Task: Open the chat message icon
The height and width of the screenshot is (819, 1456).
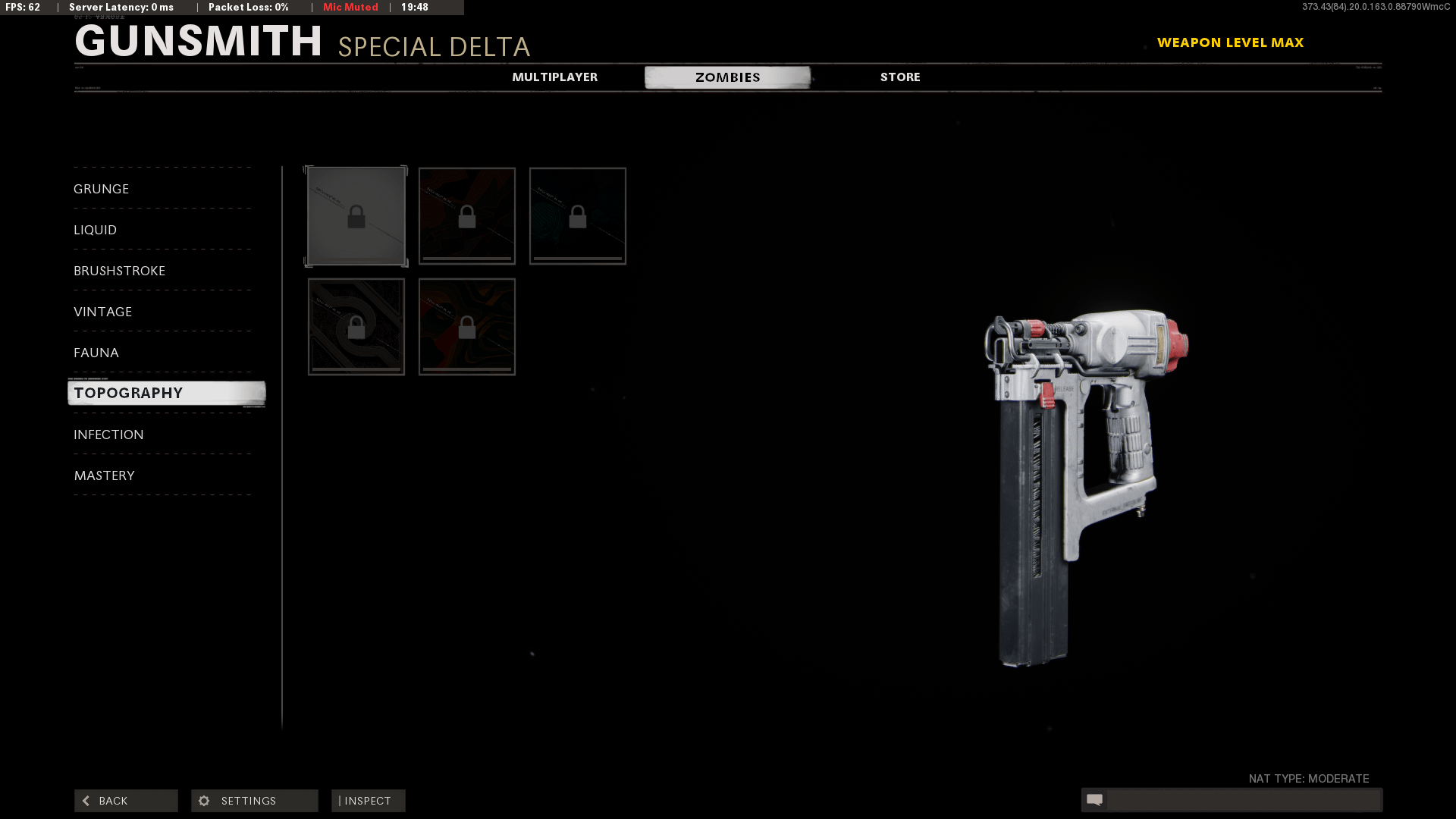Action: [x=1095, y=799]
